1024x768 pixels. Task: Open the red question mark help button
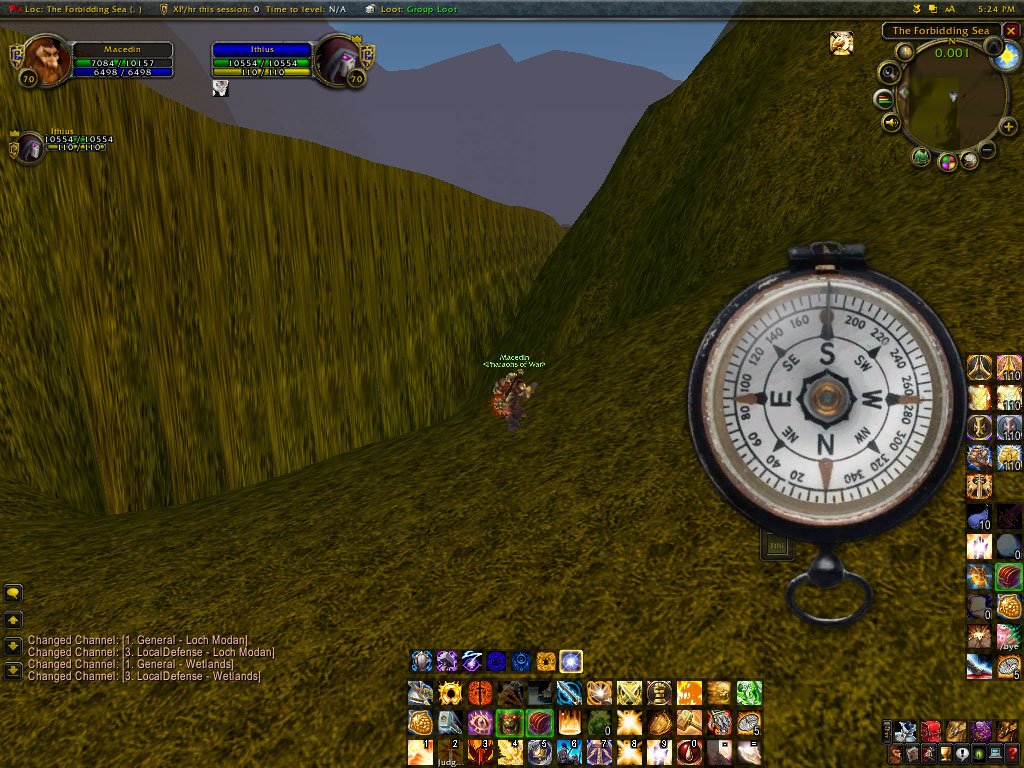[x=1012, y=754]
